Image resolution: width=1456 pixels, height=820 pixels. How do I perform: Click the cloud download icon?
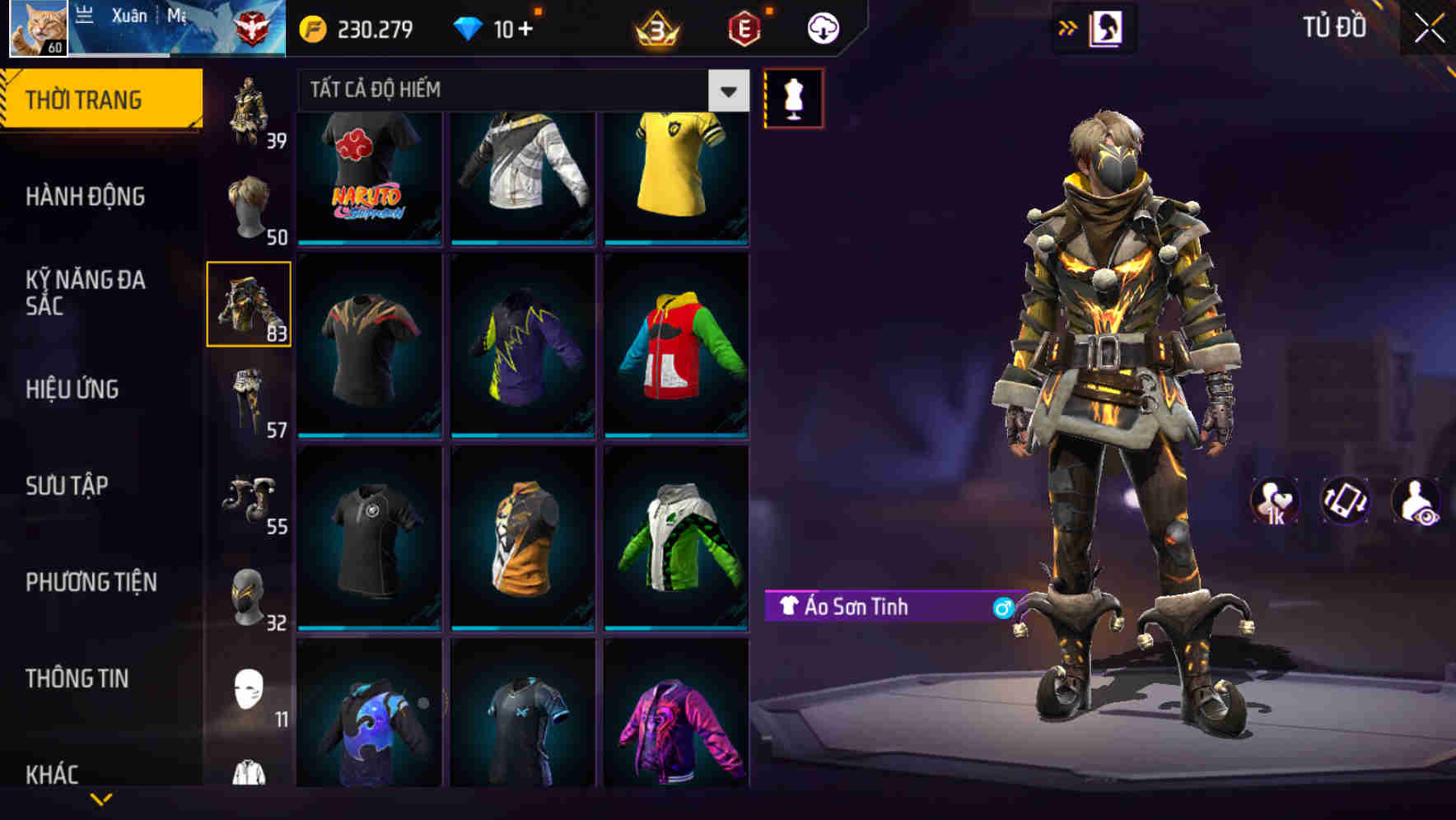[x=823, y=27]
